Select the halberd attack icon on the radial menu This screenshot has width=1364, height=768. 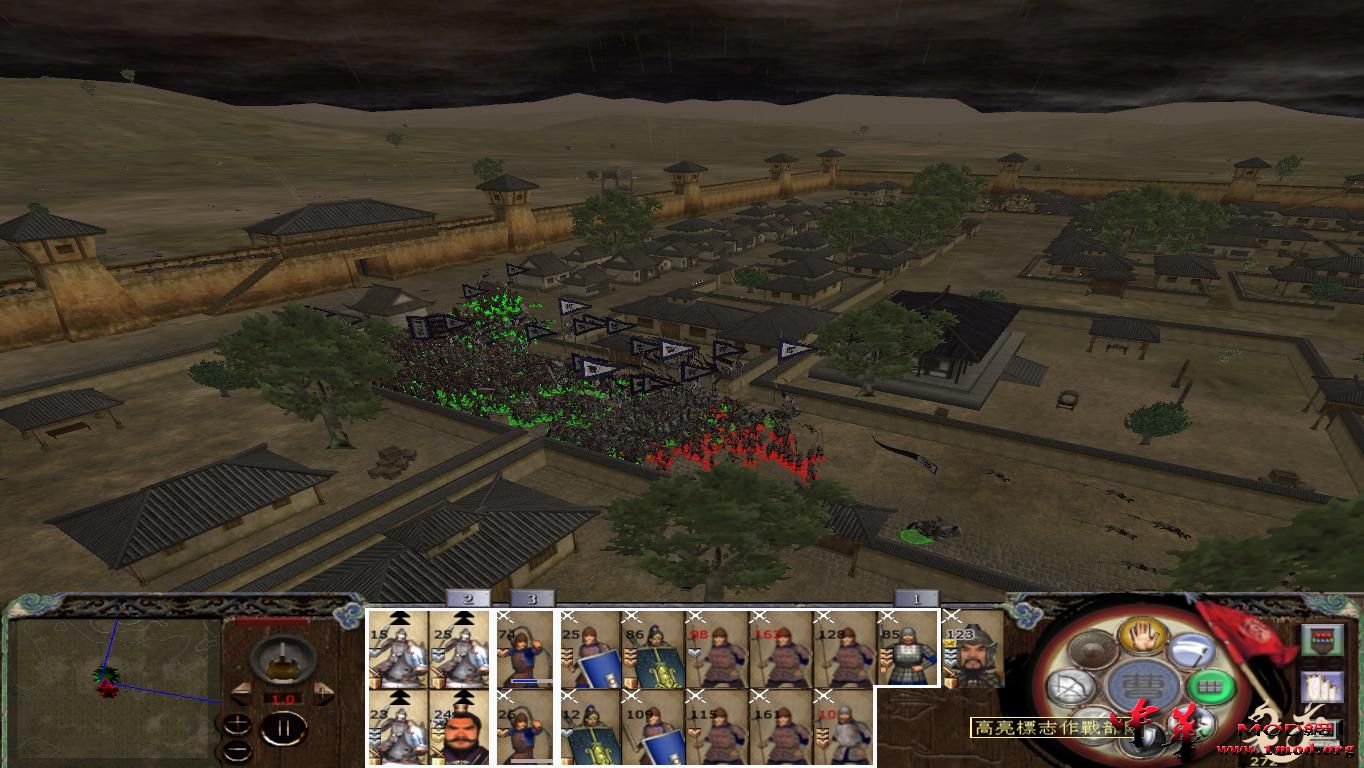coord(1190,650)
